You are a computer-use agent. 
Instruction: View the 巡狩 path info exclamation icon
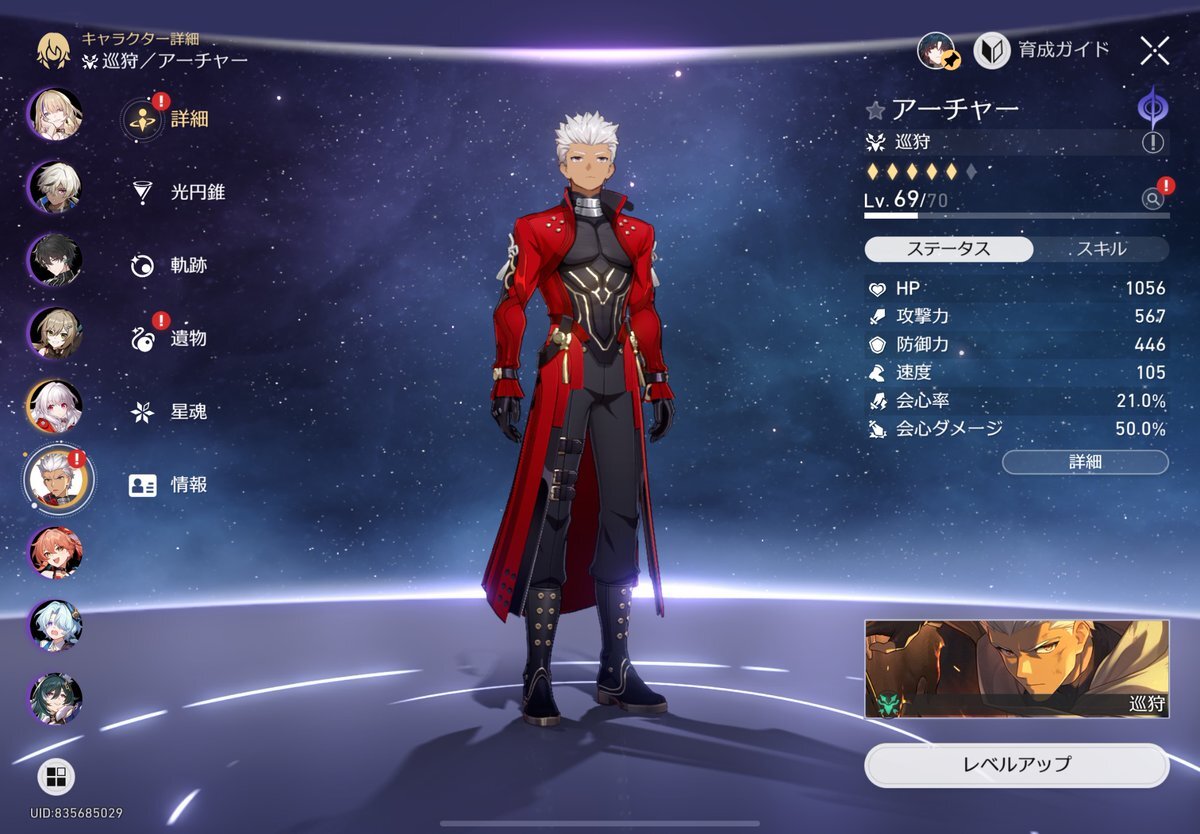[x=1153, y=143]
